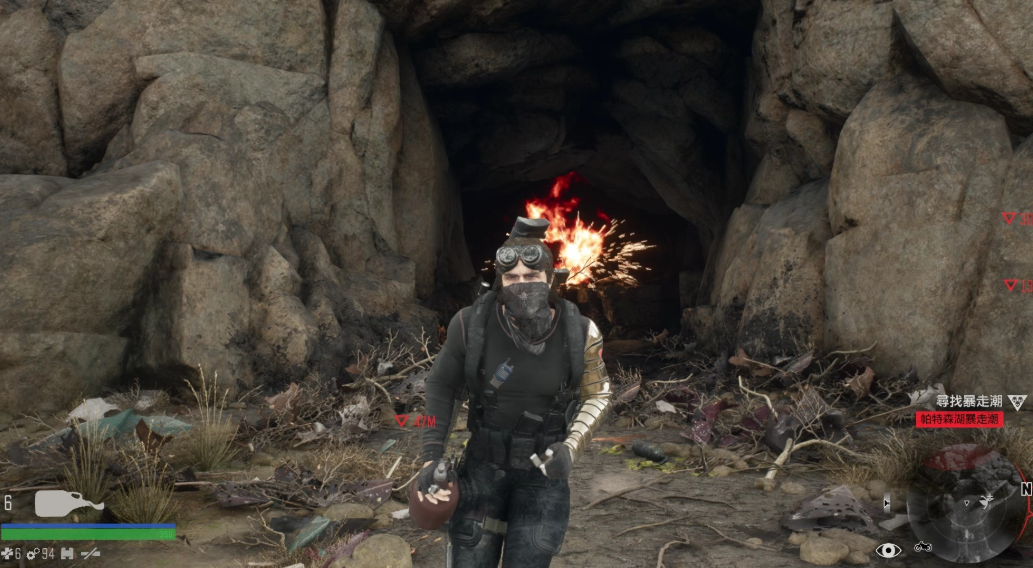Viewport: 1033px width, 568px height.
Task: Click the horde triangle icon by the objective
Action: 1017,402
